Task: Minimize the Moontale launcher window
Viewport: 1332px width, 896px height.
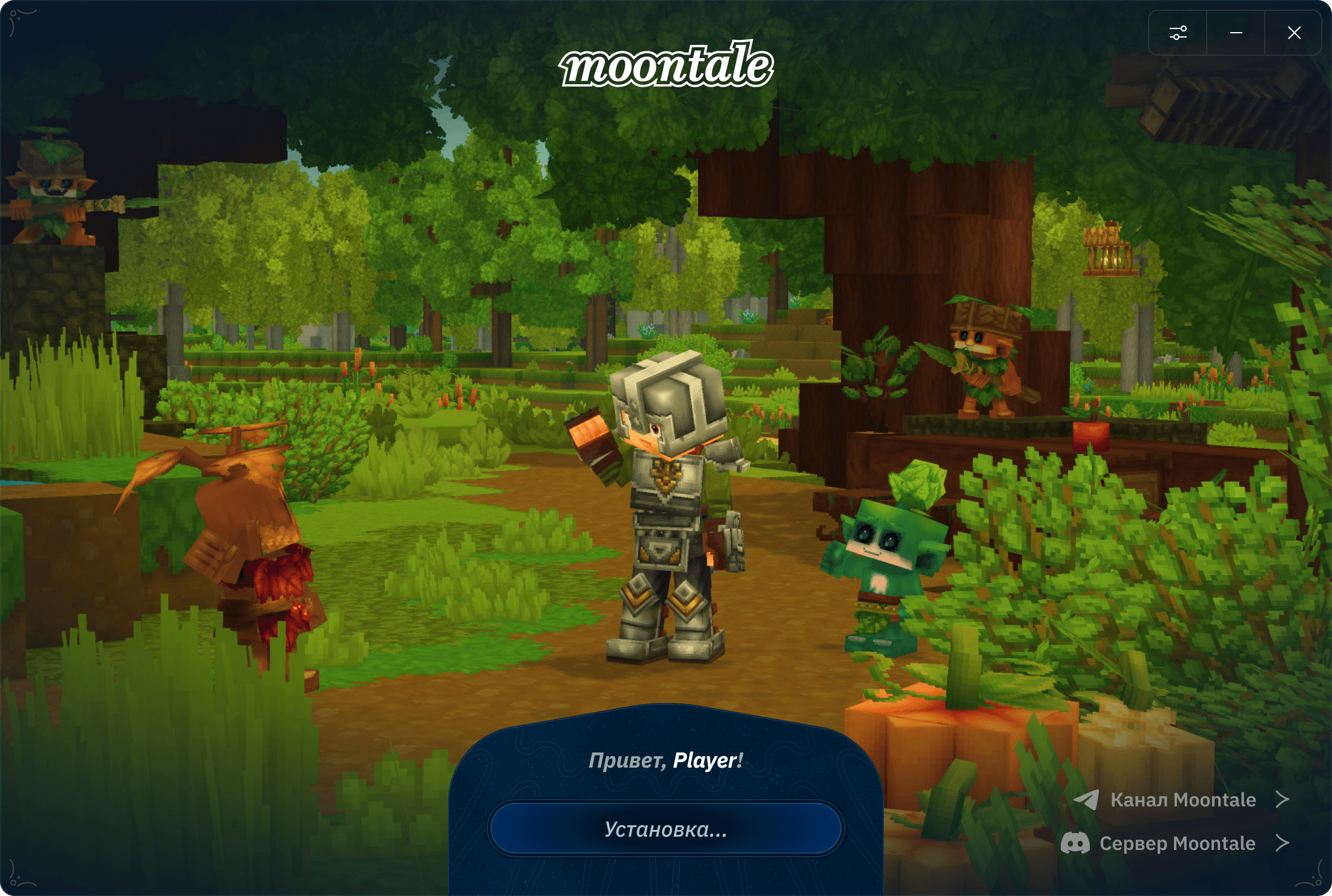Action: [1236, 33]
